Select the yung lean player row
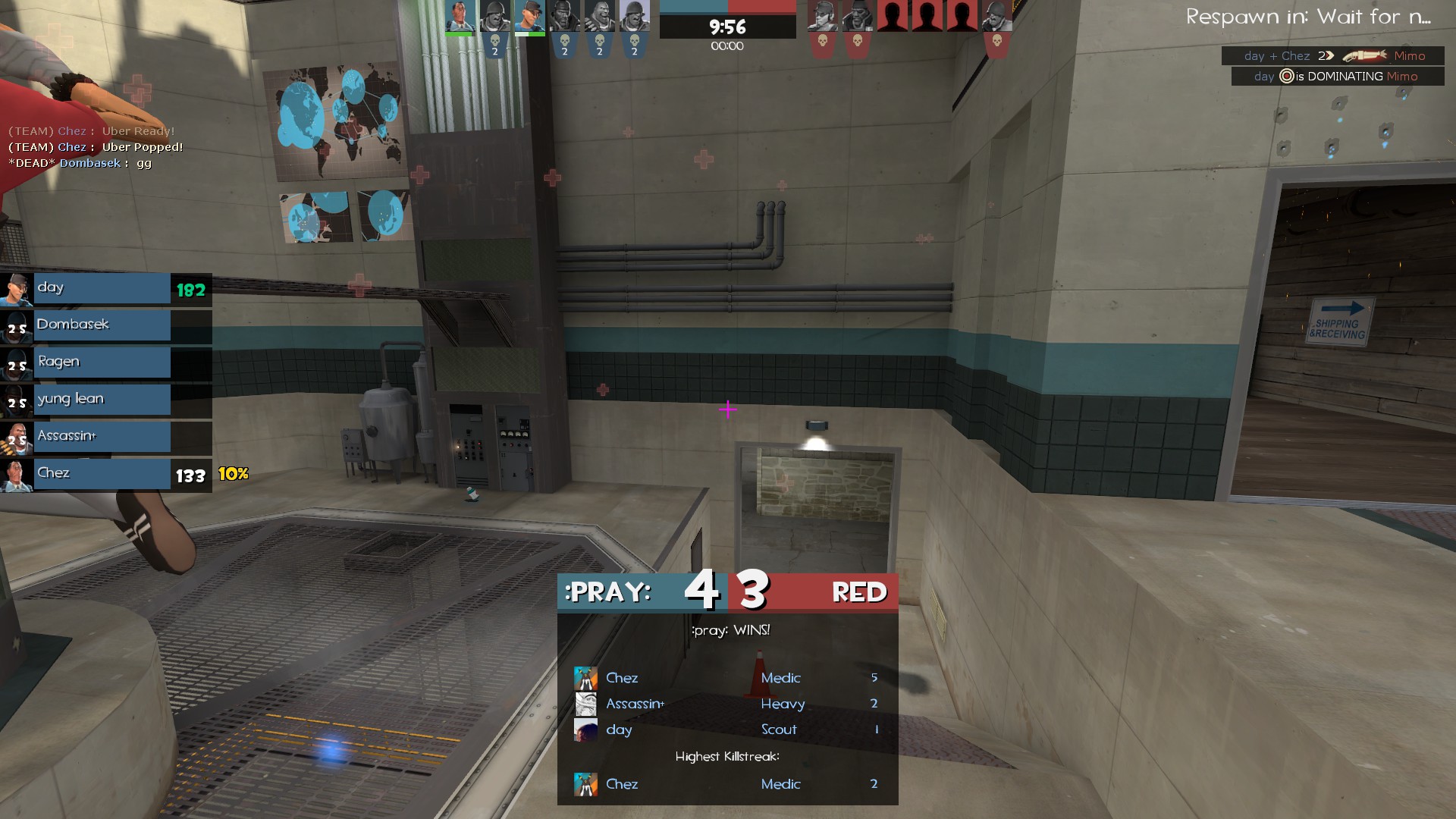1456x819 pixels. [102, 400]
